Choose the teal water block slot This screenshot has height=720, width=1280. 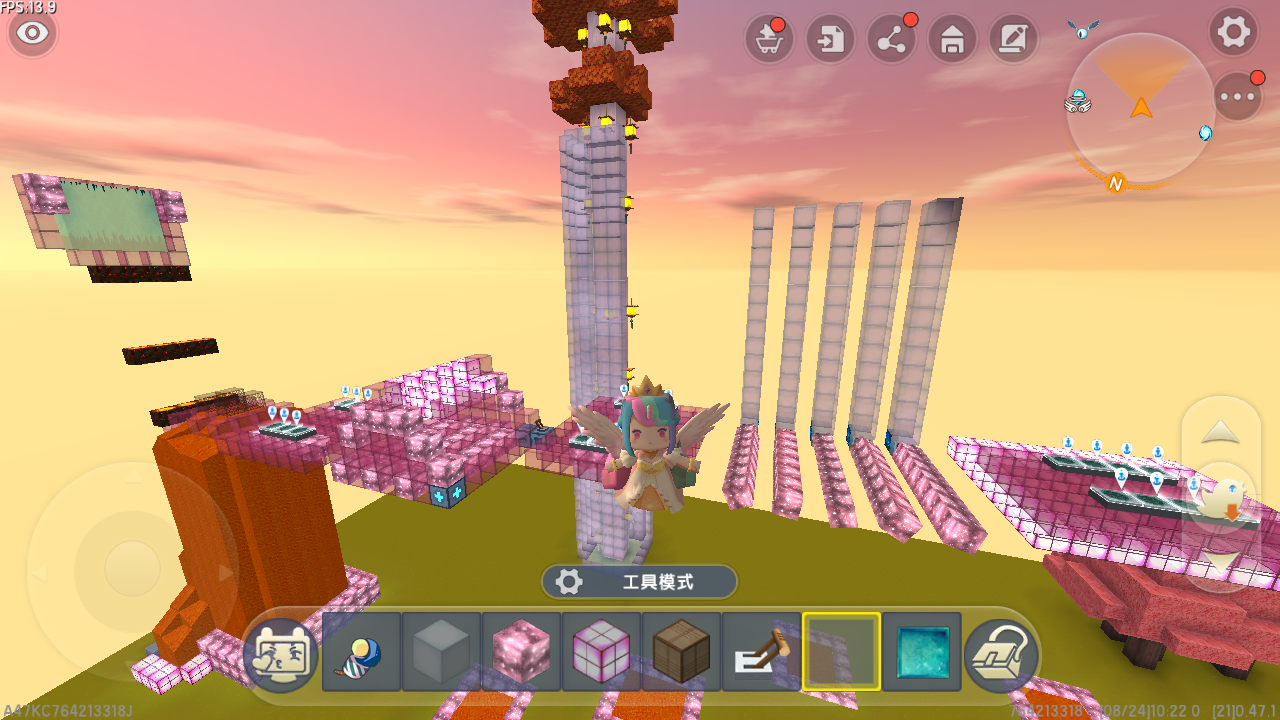pyautogui.click(x=921, y=652)
